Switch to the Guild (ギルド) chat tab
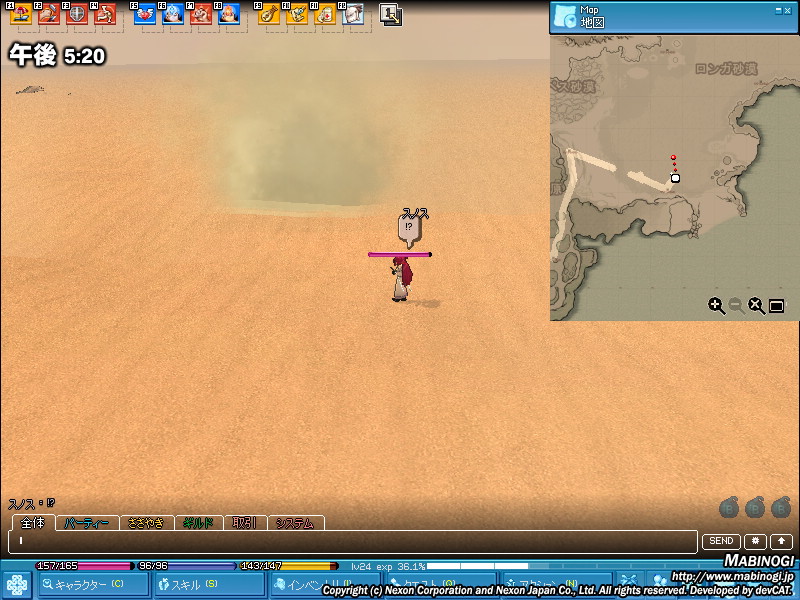The image size is (800, 600). click(x=198, y=523)
